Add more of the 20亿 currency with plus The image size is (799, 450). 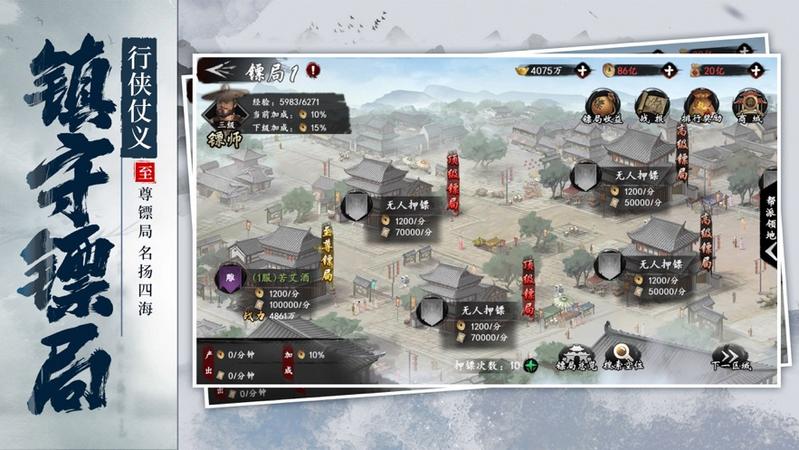(x=755, y=70)
